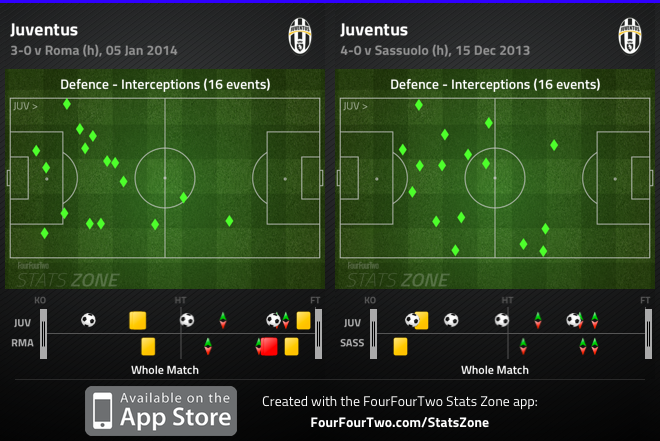Select the Juventus crest beside the Sassuolo match

pyautogui.click(x=630, y=35)
